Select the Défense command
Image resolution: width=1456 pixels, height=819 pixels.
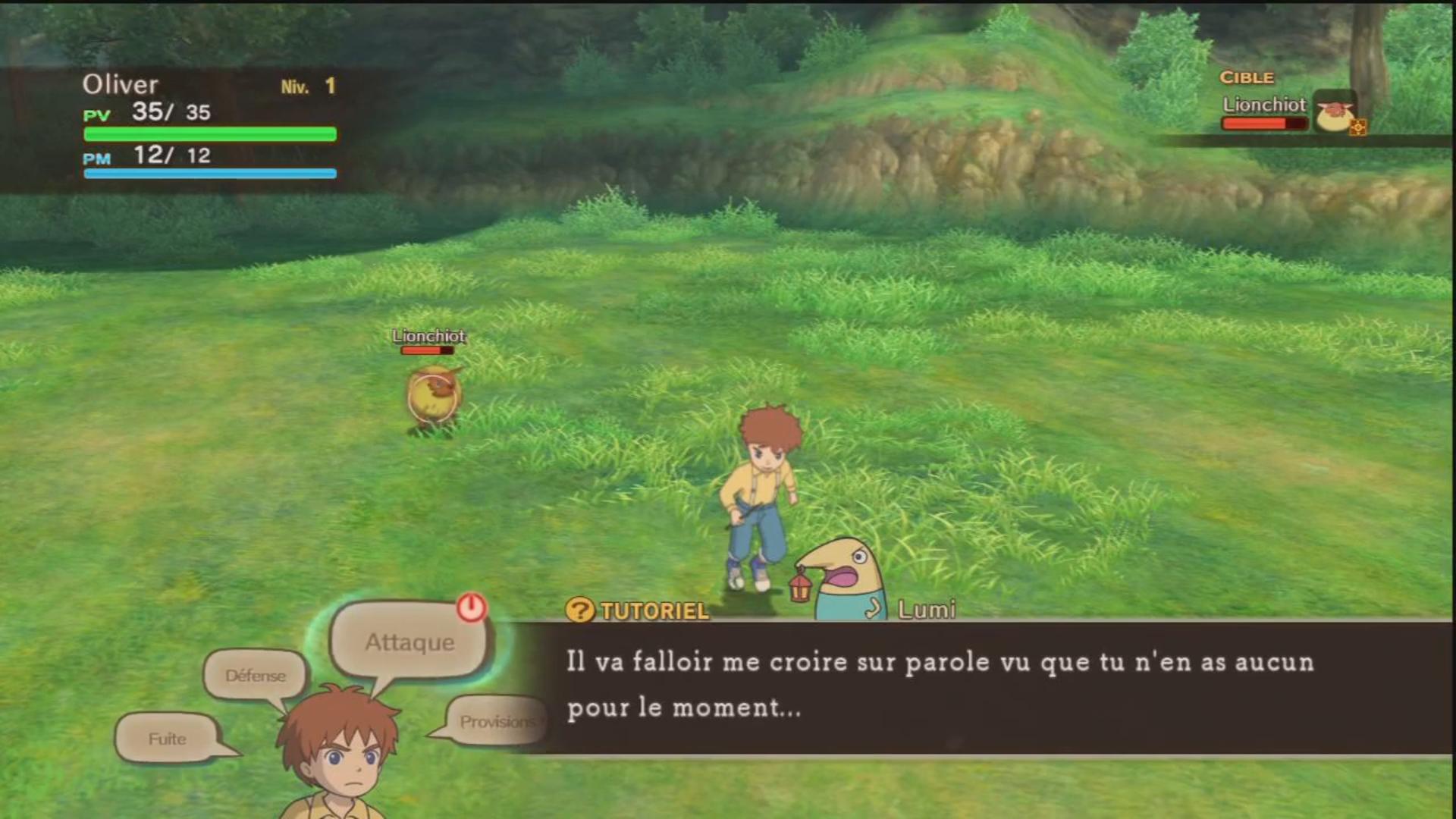(x=256, y=675)
